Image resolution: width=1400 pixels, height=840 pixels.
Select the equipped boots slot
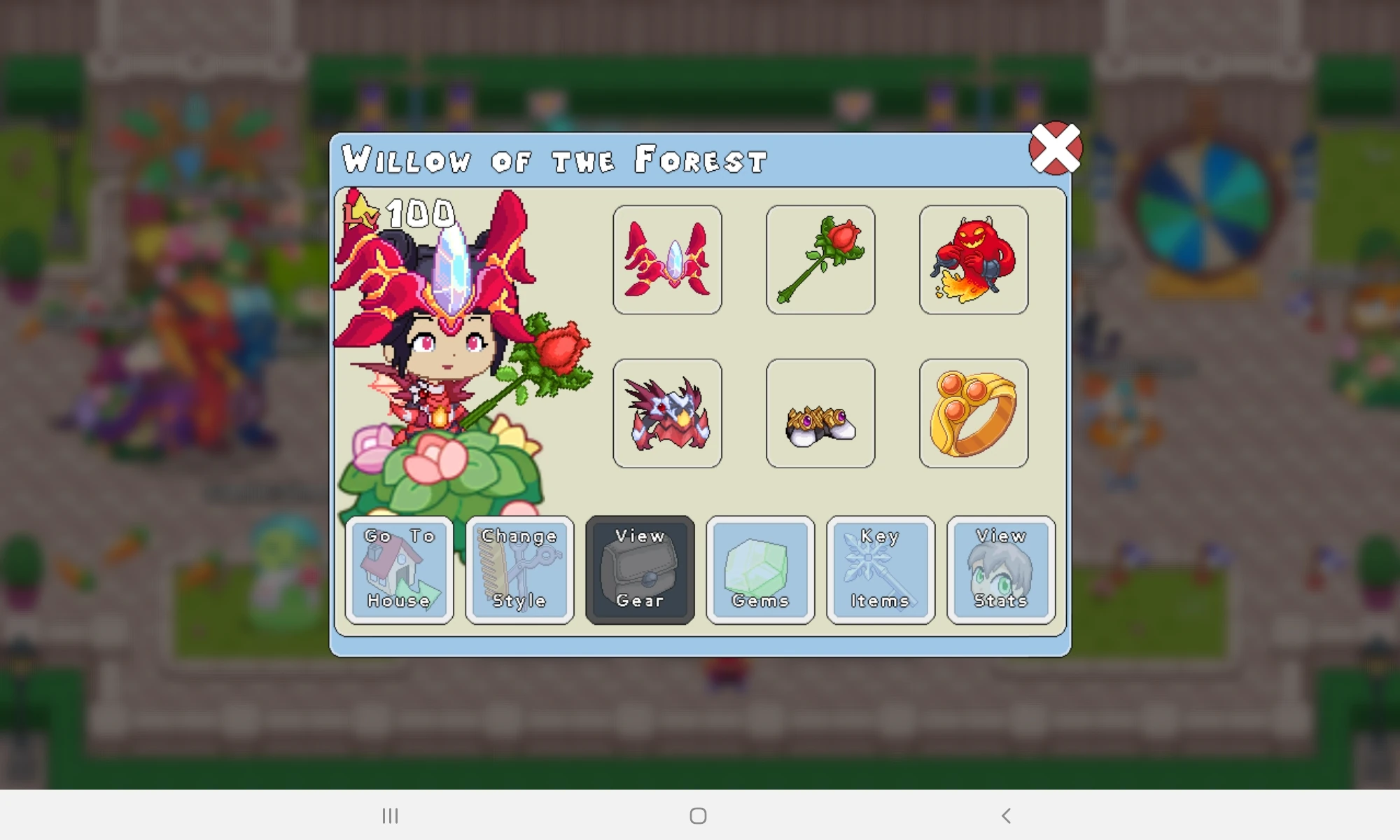point(820,412)
